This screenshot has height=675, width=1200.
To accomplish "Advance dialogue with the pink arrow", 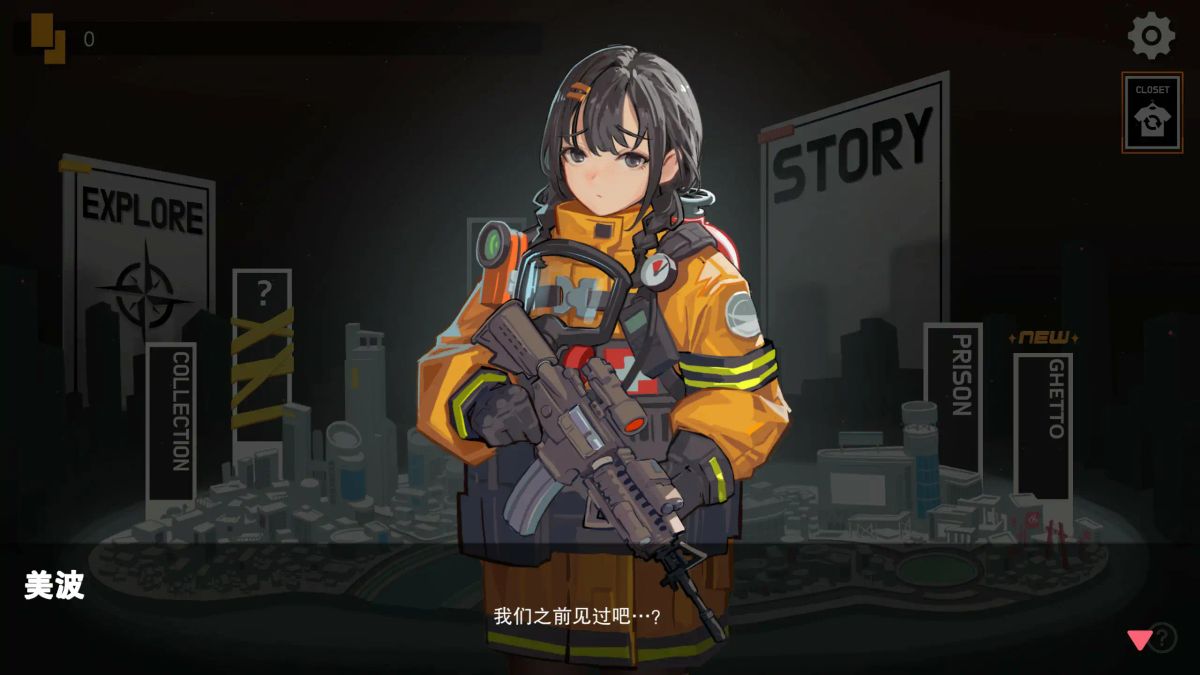I will (x=1139, y=640).
